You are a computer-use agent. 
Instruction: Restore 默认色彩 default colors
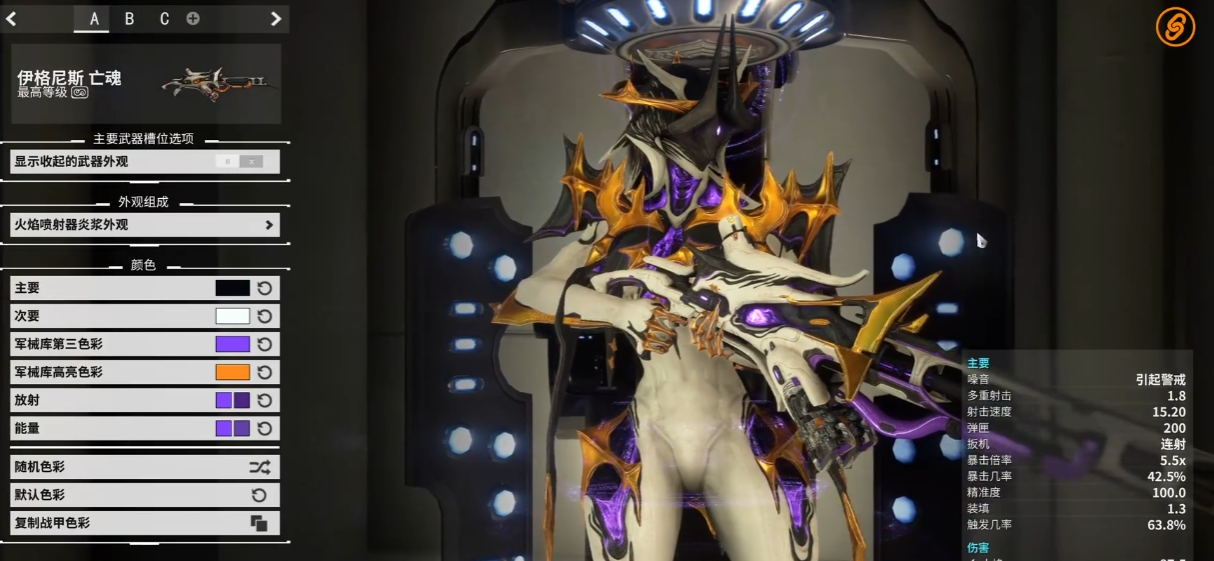(x=145, y=495)
